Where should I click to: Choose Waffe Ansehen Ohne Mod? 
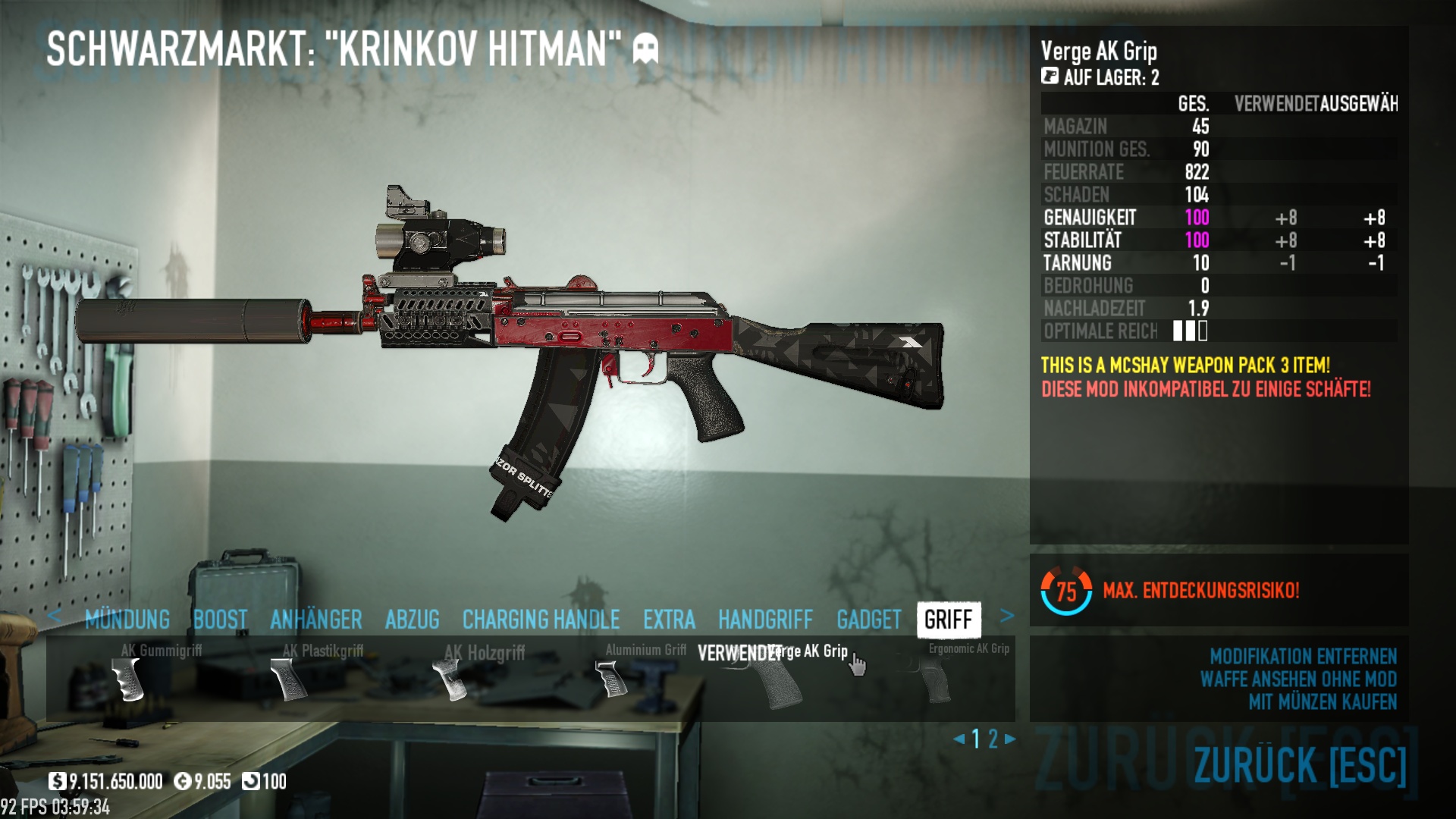[x=1298, y=679]
